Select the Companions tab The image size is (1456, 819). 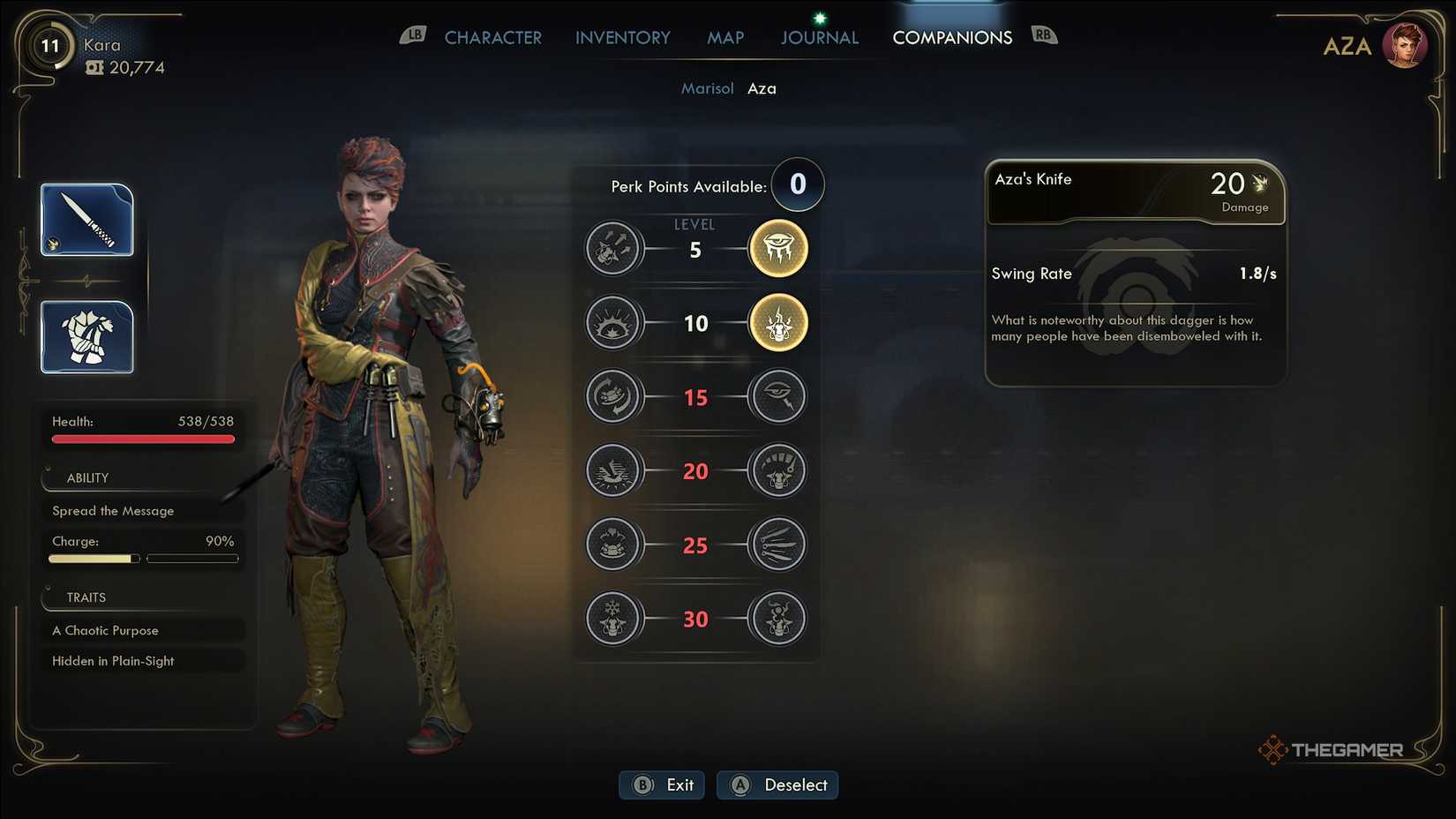[x=952, y=38]
